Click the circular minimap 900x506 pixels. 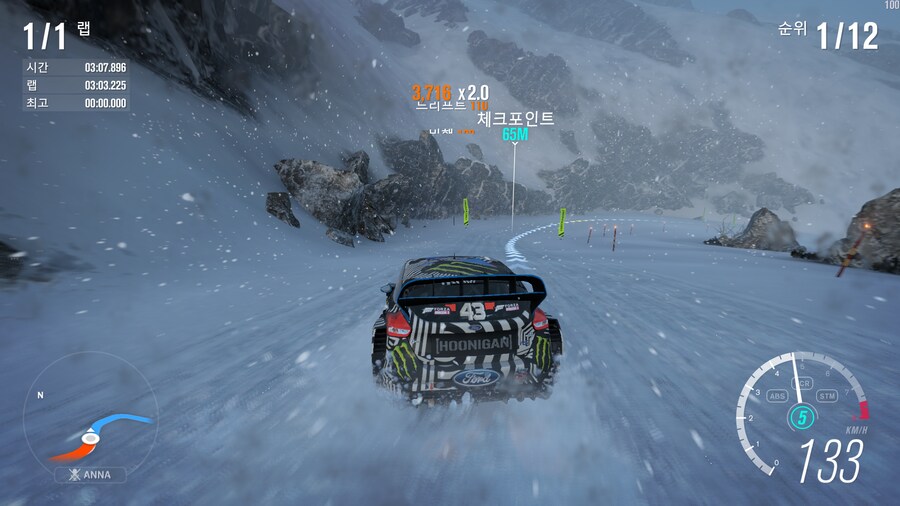(x=90, y=413)
